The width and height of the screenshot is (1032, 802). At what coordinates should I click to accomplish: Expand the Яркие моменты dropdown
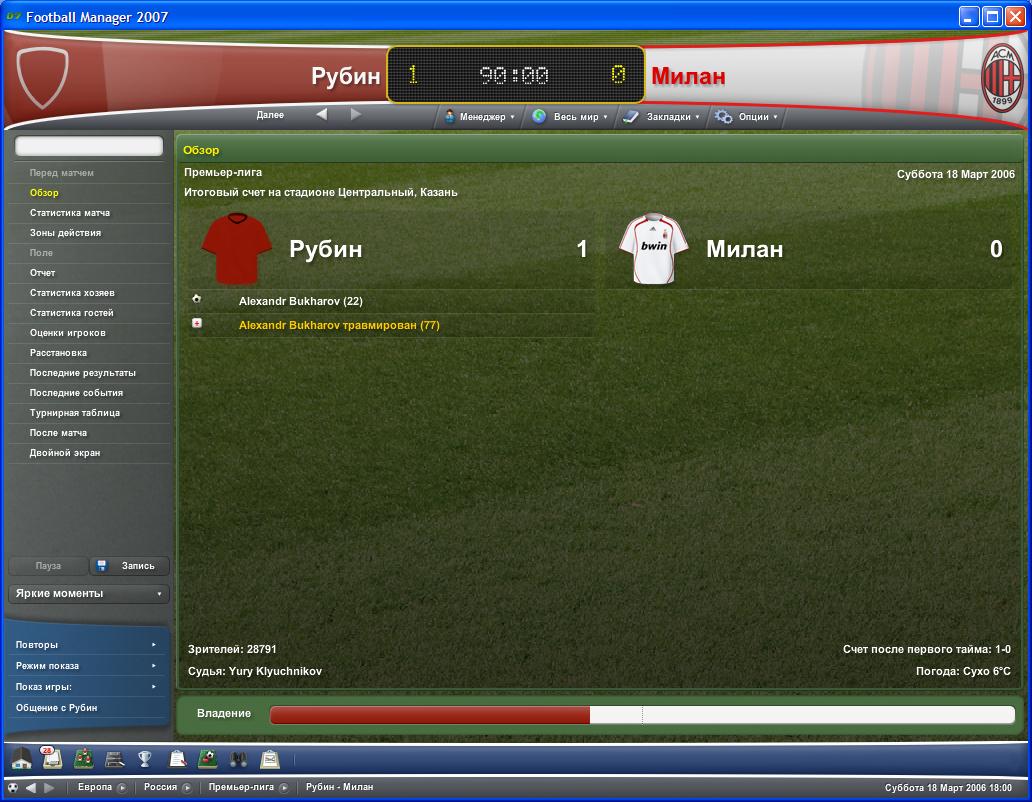[x=89, y=594]
